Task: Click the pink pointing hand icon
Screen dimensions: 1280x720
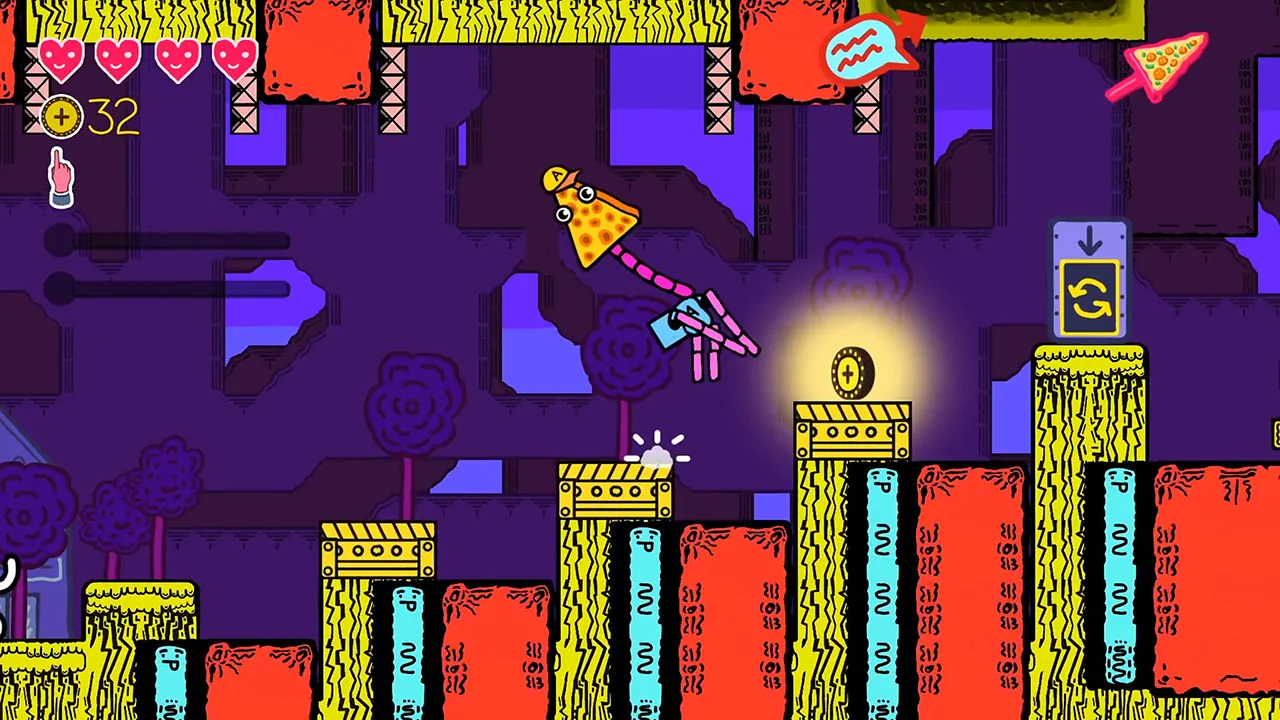Action: [x=62, y=177]
